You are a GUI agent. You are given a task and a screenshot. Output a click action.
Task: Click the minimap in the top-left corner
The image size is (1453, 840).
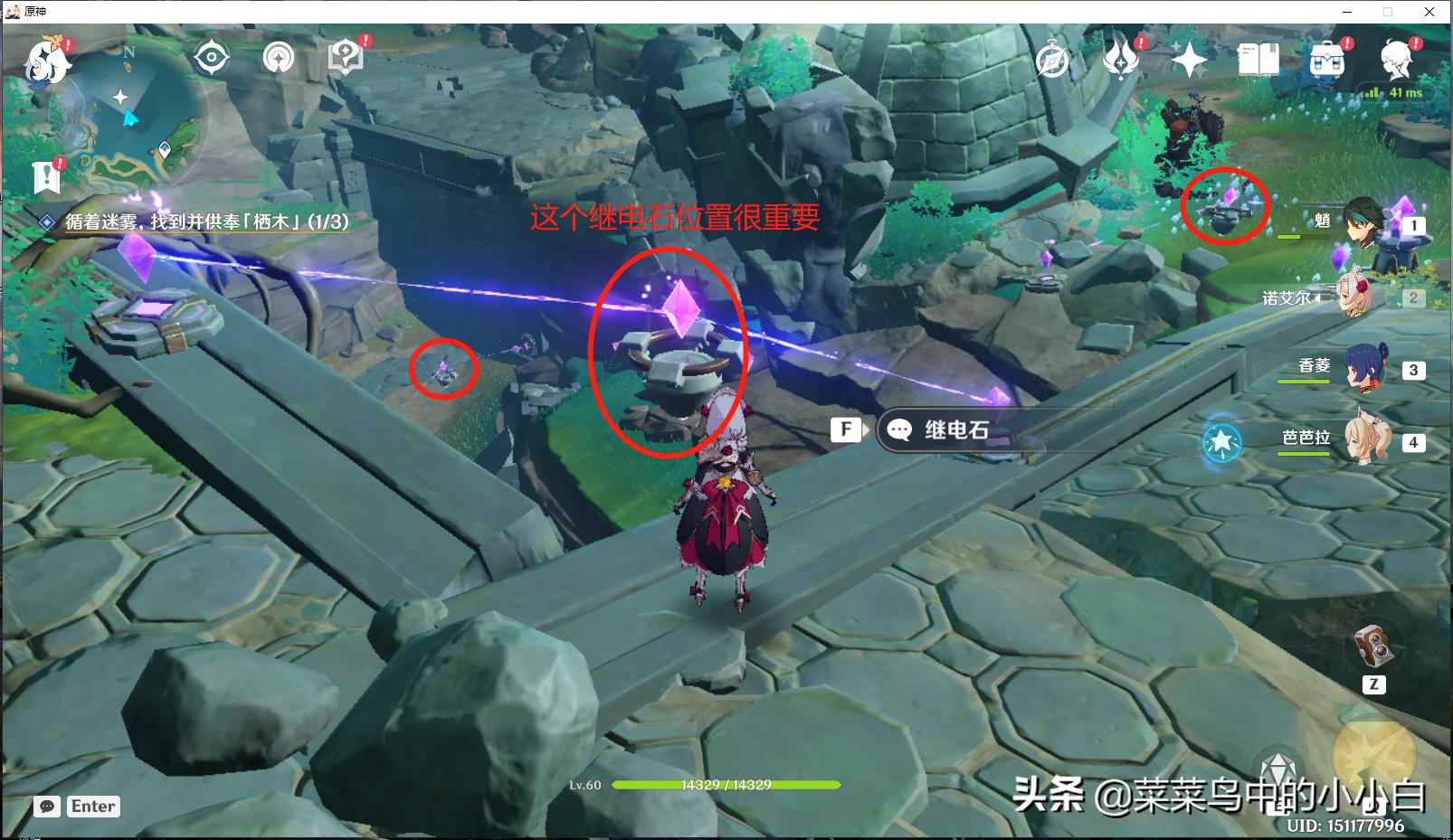coord(127,113)
